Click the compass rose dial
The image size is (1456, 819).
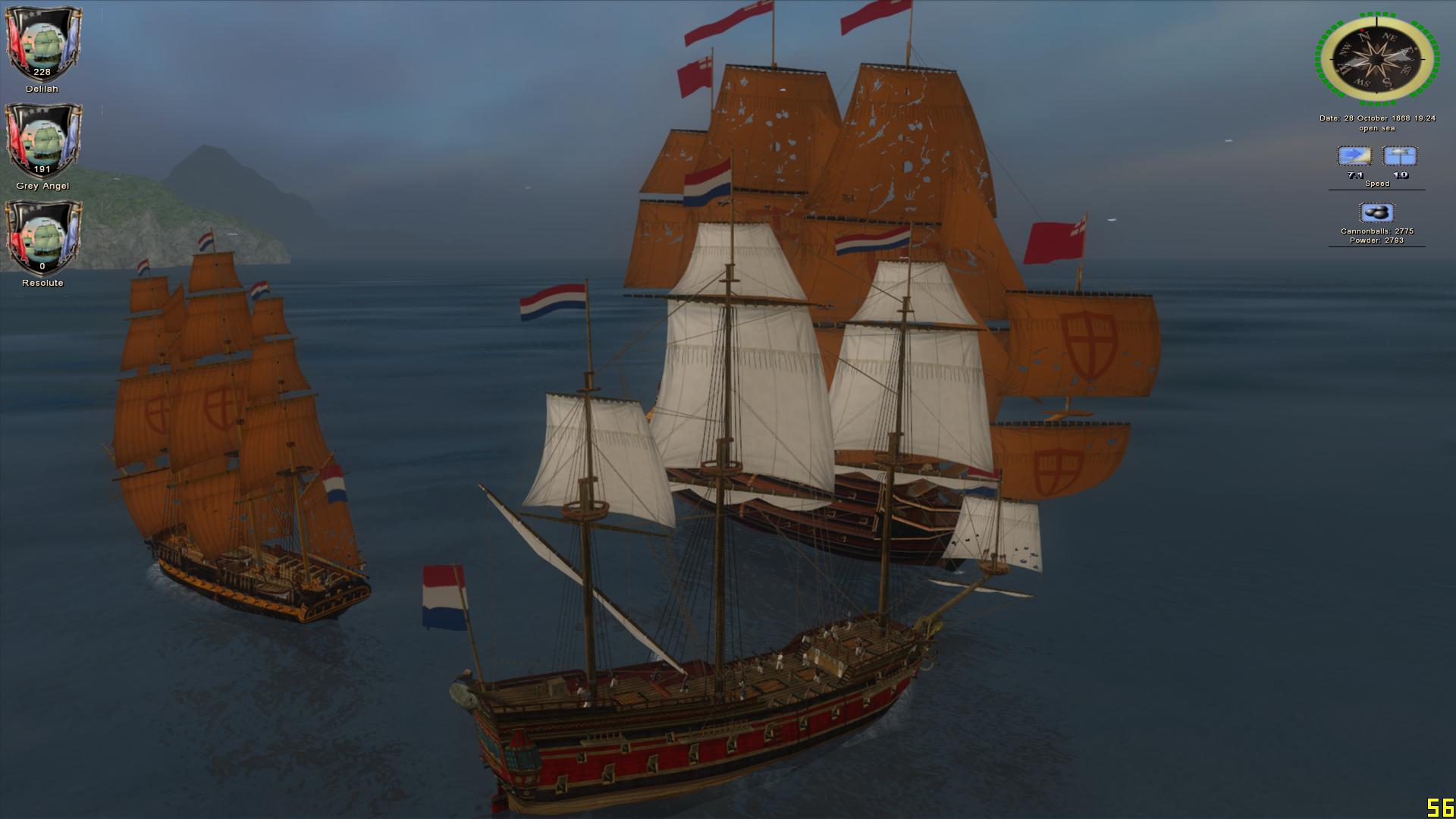pos(1377,59)
